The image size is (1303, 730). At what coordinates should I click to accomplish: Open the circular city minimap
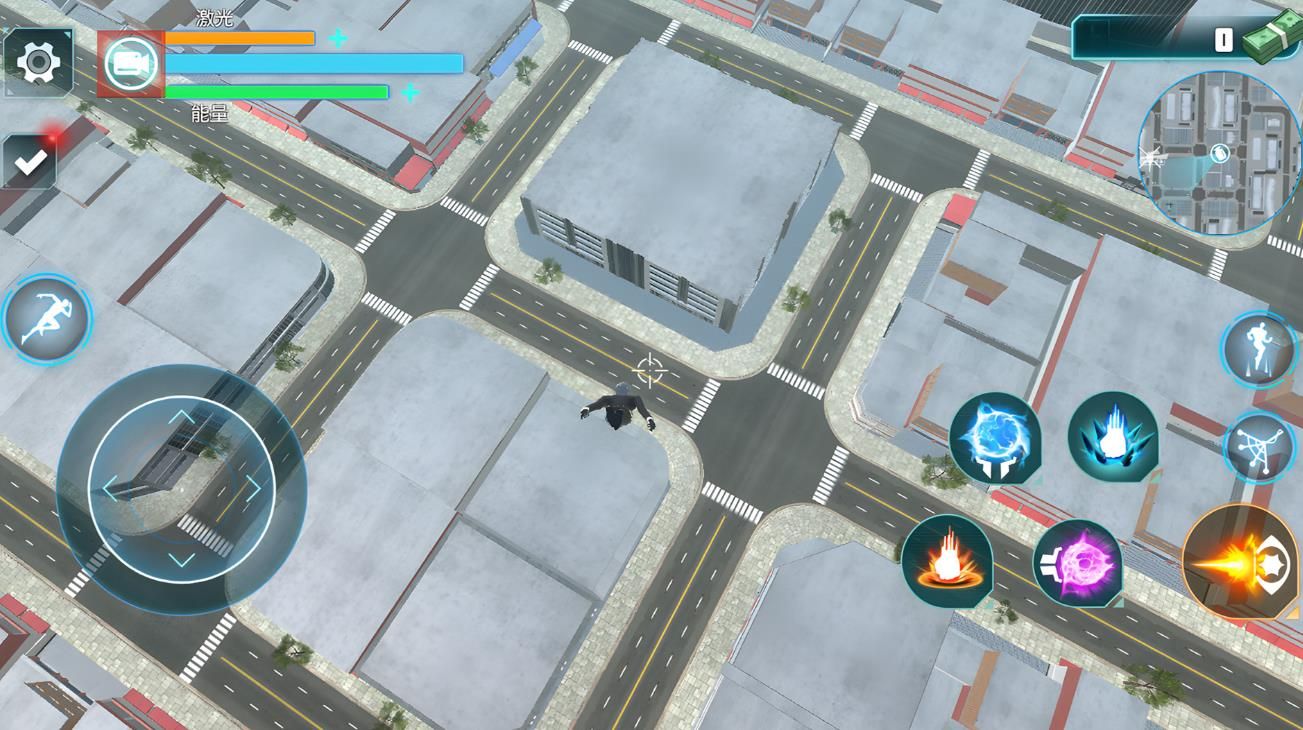(1218, 153)
